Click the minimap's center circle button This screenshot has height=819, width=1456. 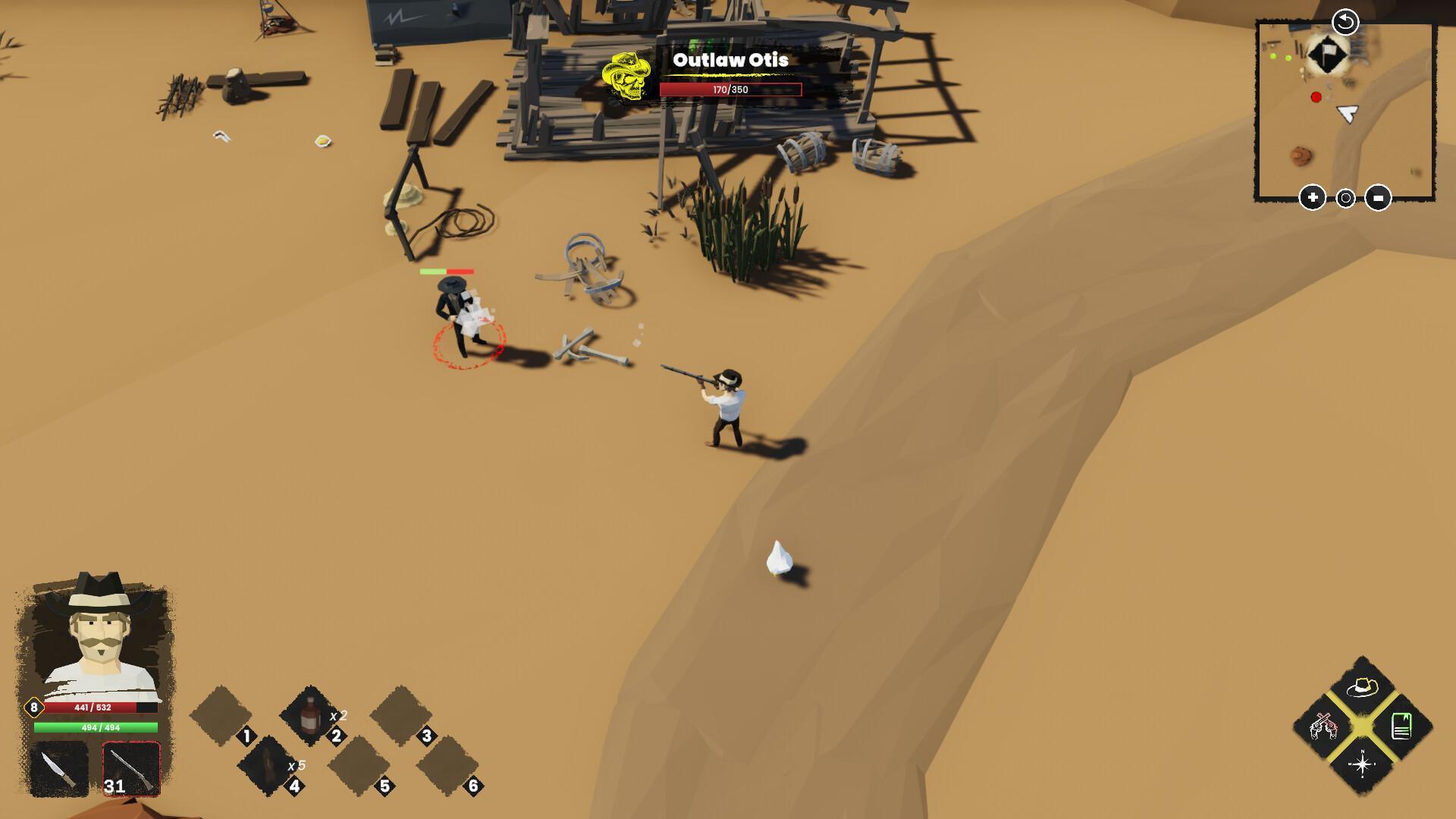pyautogui.click(x=1345, y=199)
